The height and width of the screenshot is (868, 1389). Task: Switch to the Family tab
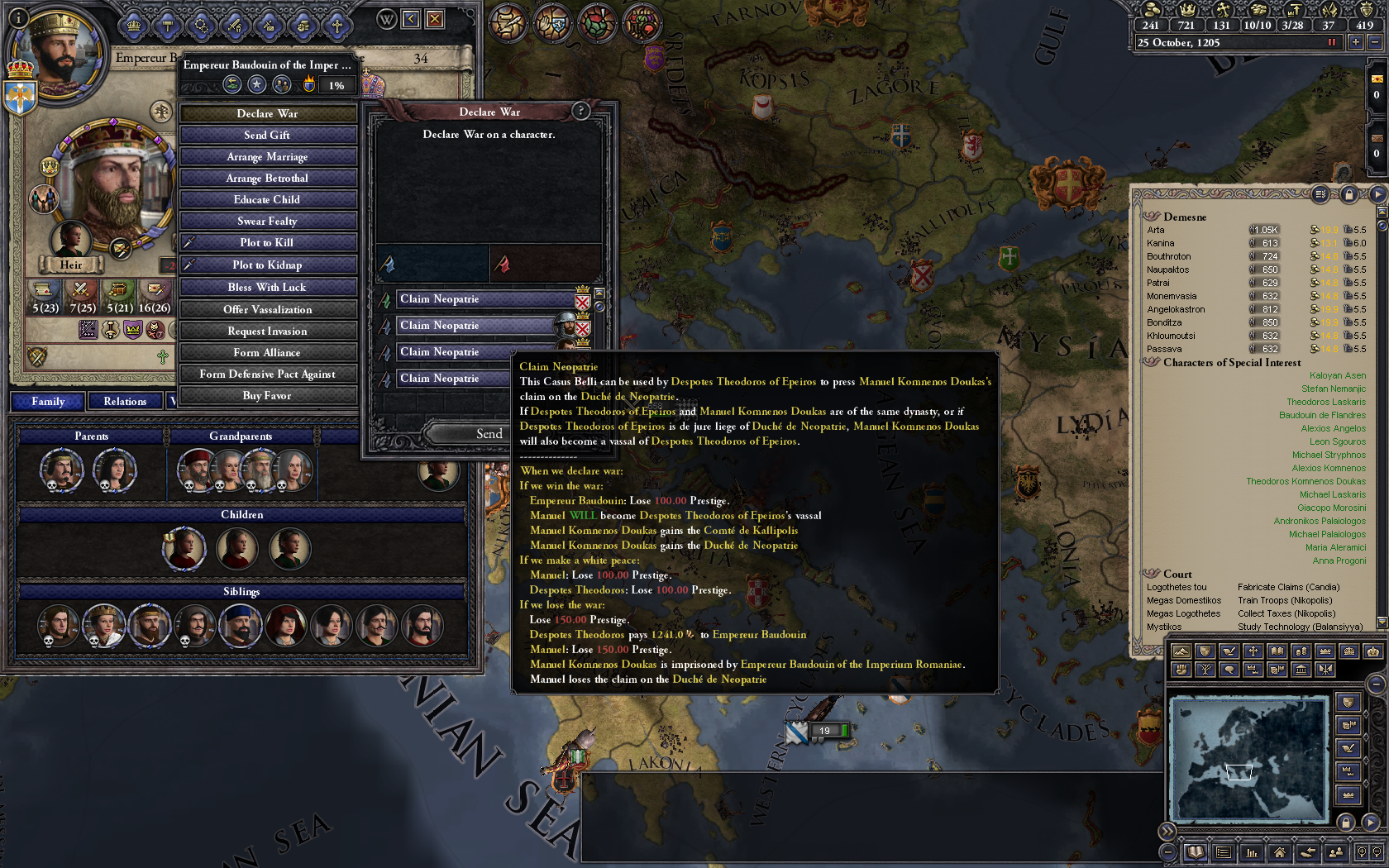coord(47,401)
